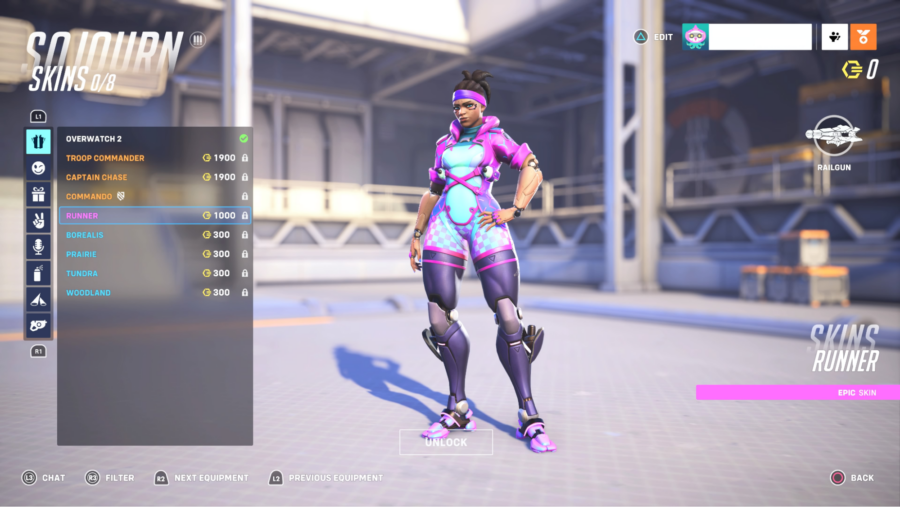Open the highlight intros tab
900x507 pixels.
[x=38, y=298]
